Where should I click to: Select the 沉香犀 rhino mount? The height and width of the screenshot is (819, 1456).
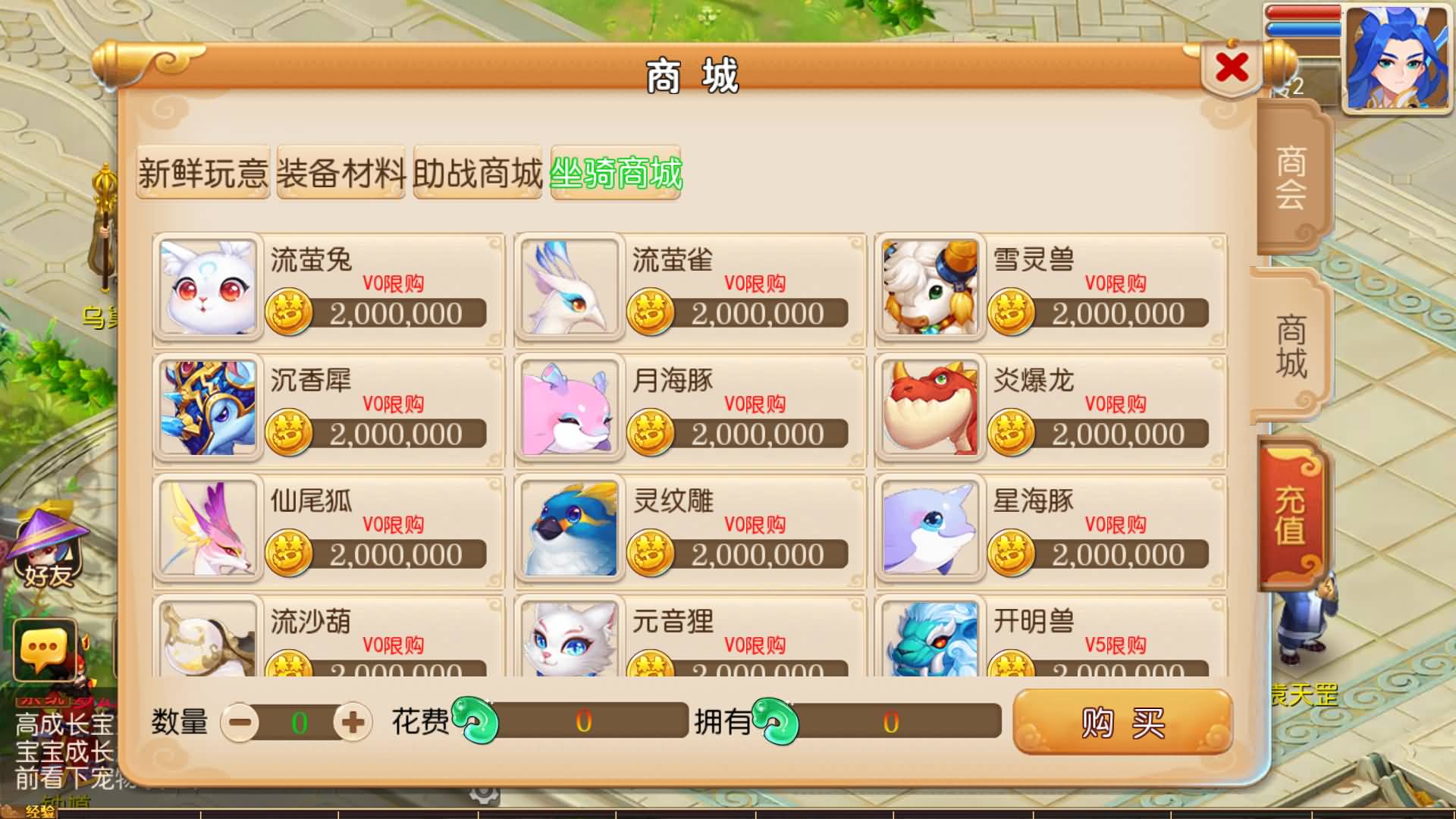point(207,409)
